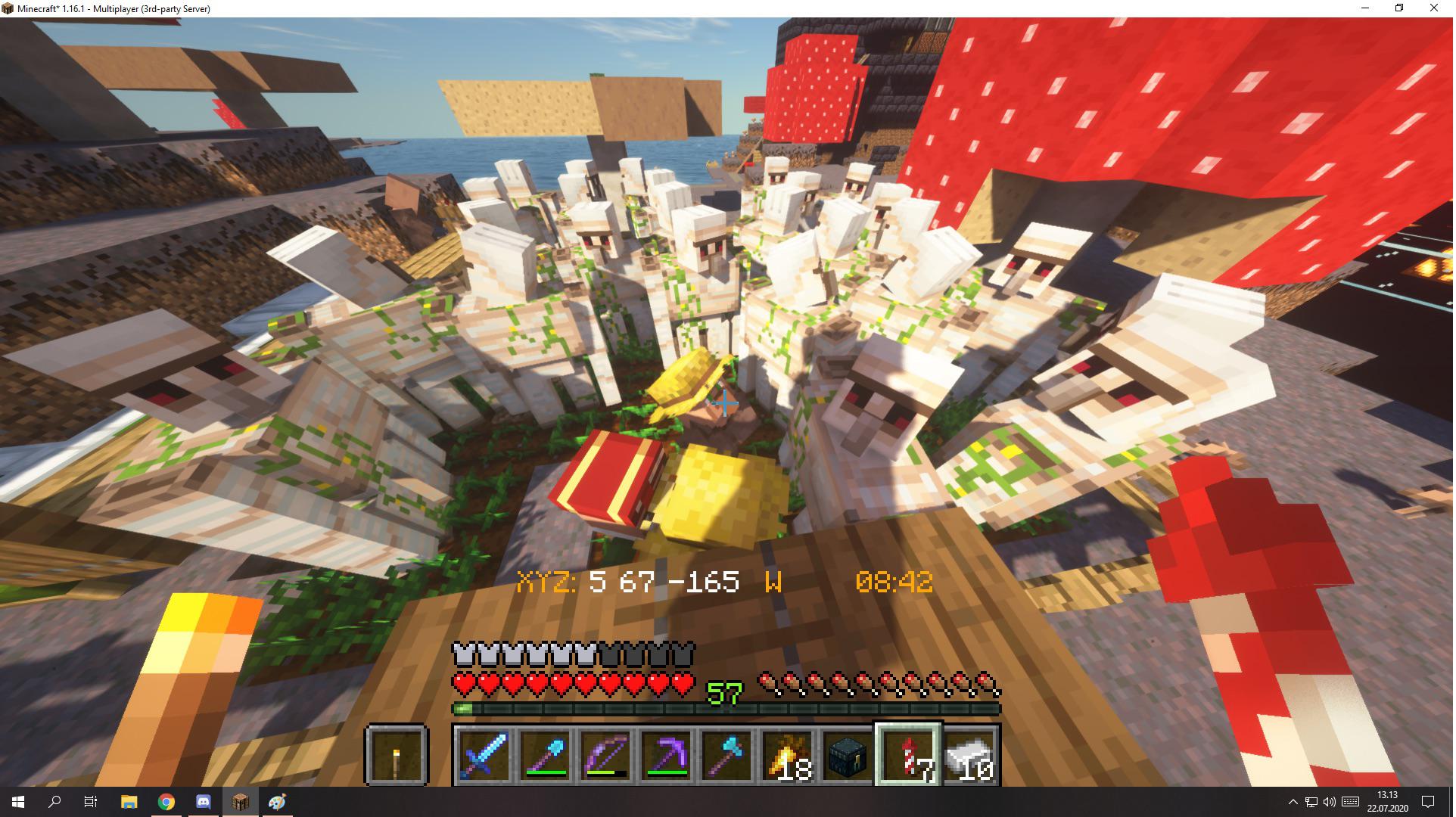This screenshot has width=1456, height=817.
Task: Open the calendar from the tray clock
Action: pos(1389,803)
